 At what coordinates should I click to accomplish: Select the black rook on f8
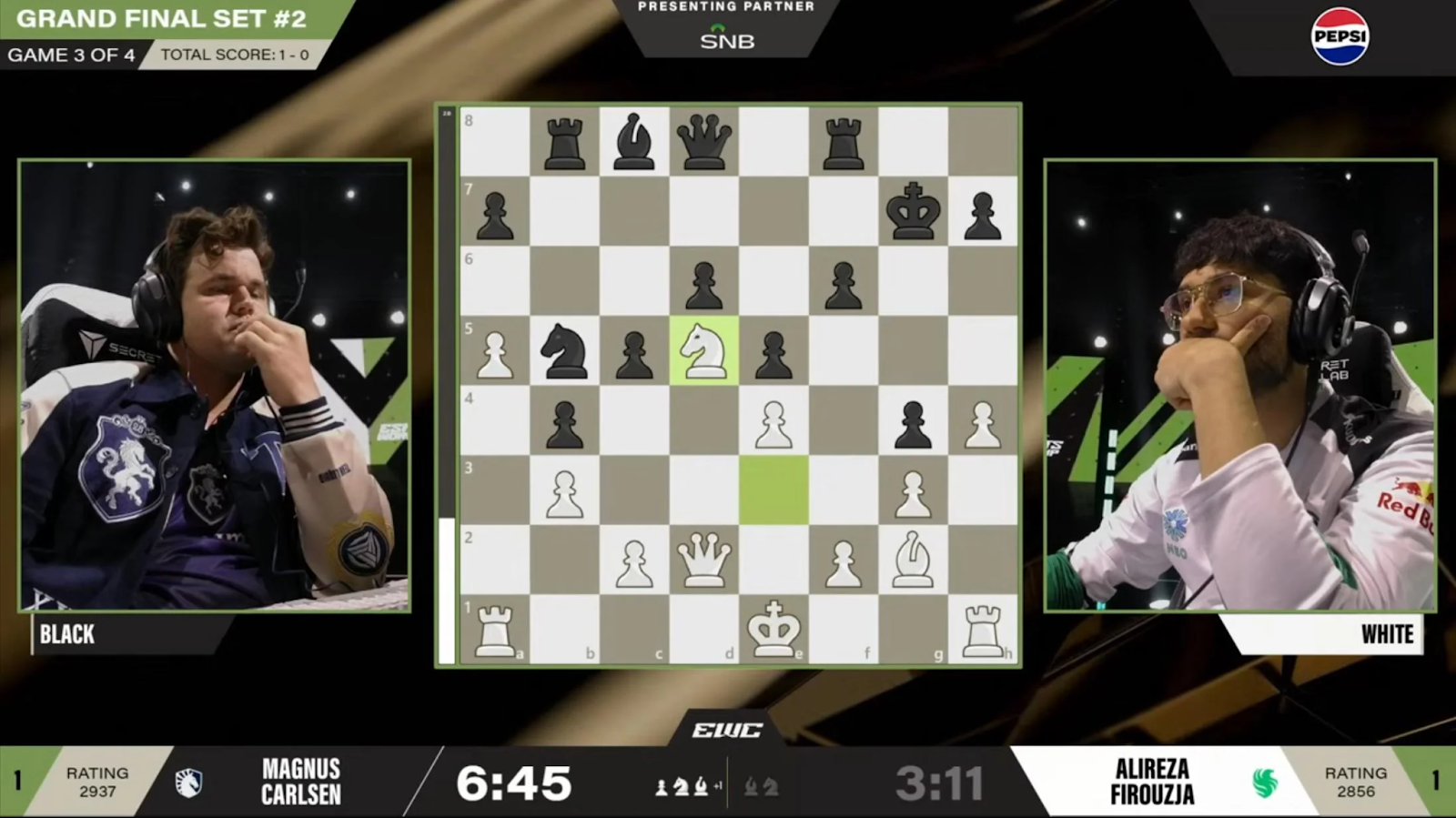click(844, 142)
